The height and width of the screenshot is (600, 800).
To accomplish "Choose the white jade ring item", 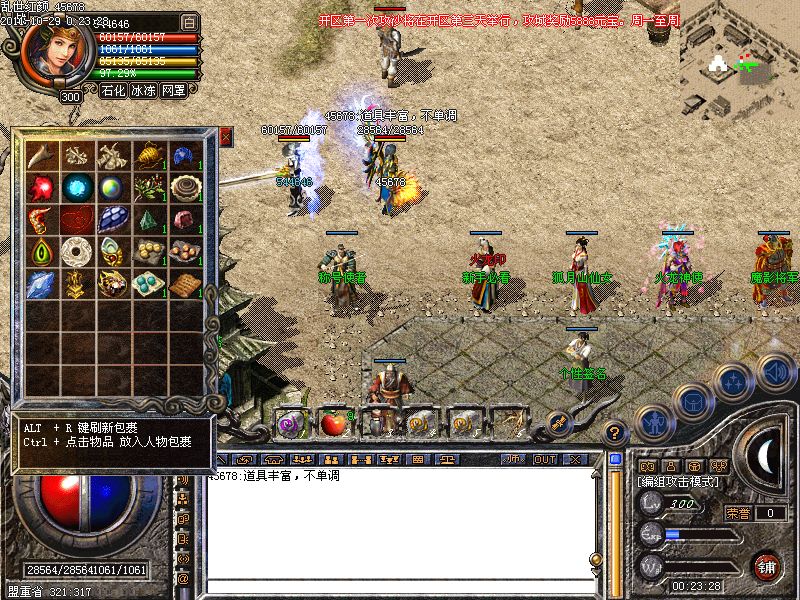I will [76, 251].
